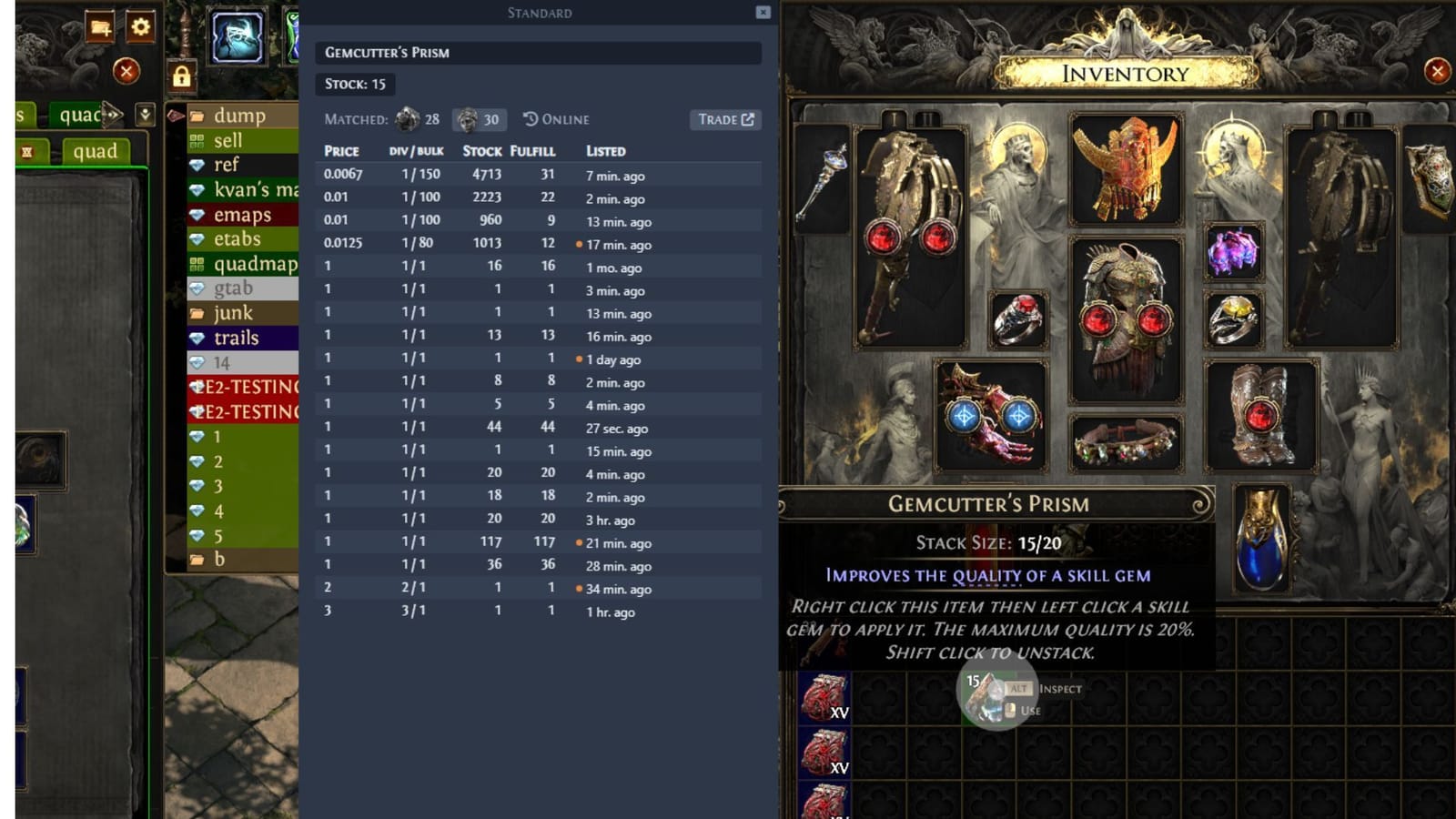Click the diamond icon on the ref tab
Viewport: 1456px width, 819px height.
click(x=197, y=165)
